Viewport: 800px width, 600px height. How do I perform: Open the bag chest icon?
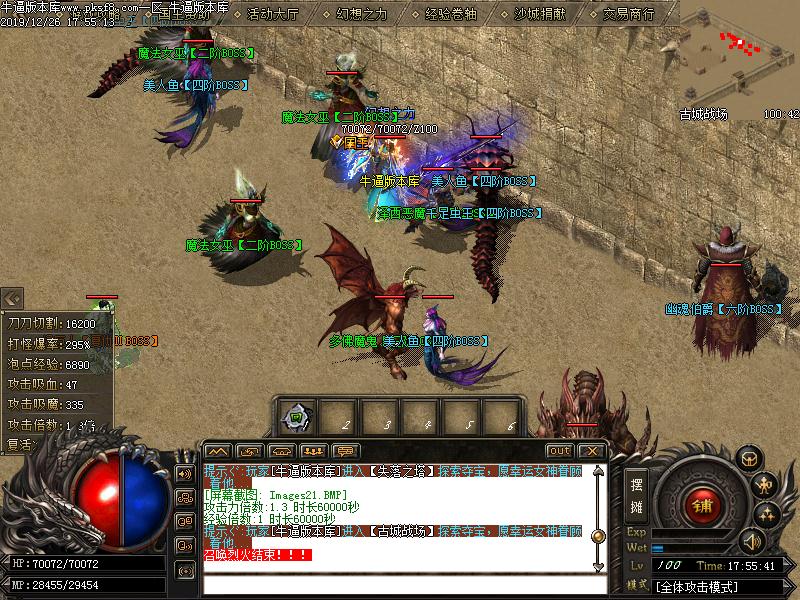748,458
